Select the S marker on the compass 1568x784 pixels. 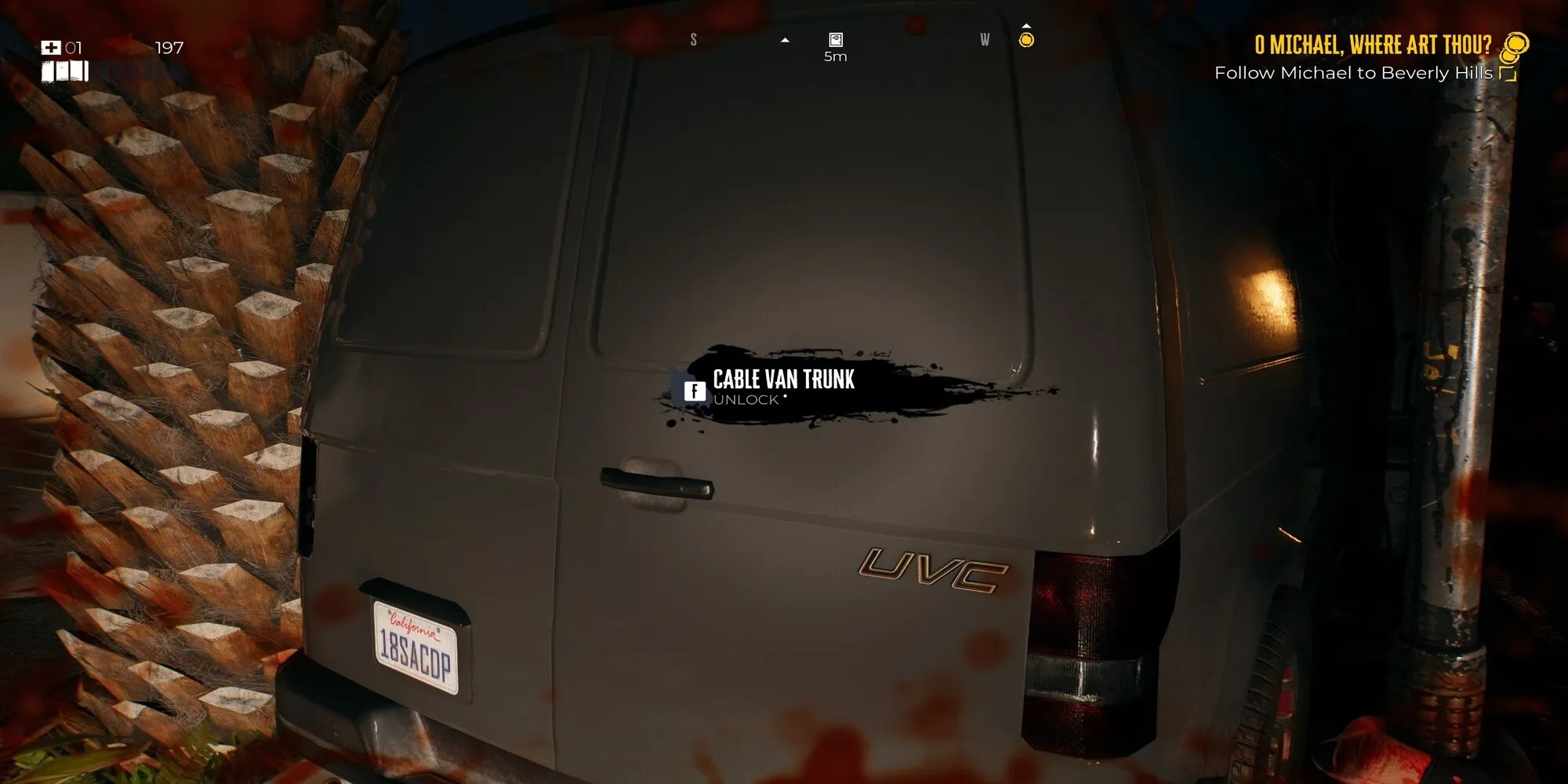[x=693, y=38]
